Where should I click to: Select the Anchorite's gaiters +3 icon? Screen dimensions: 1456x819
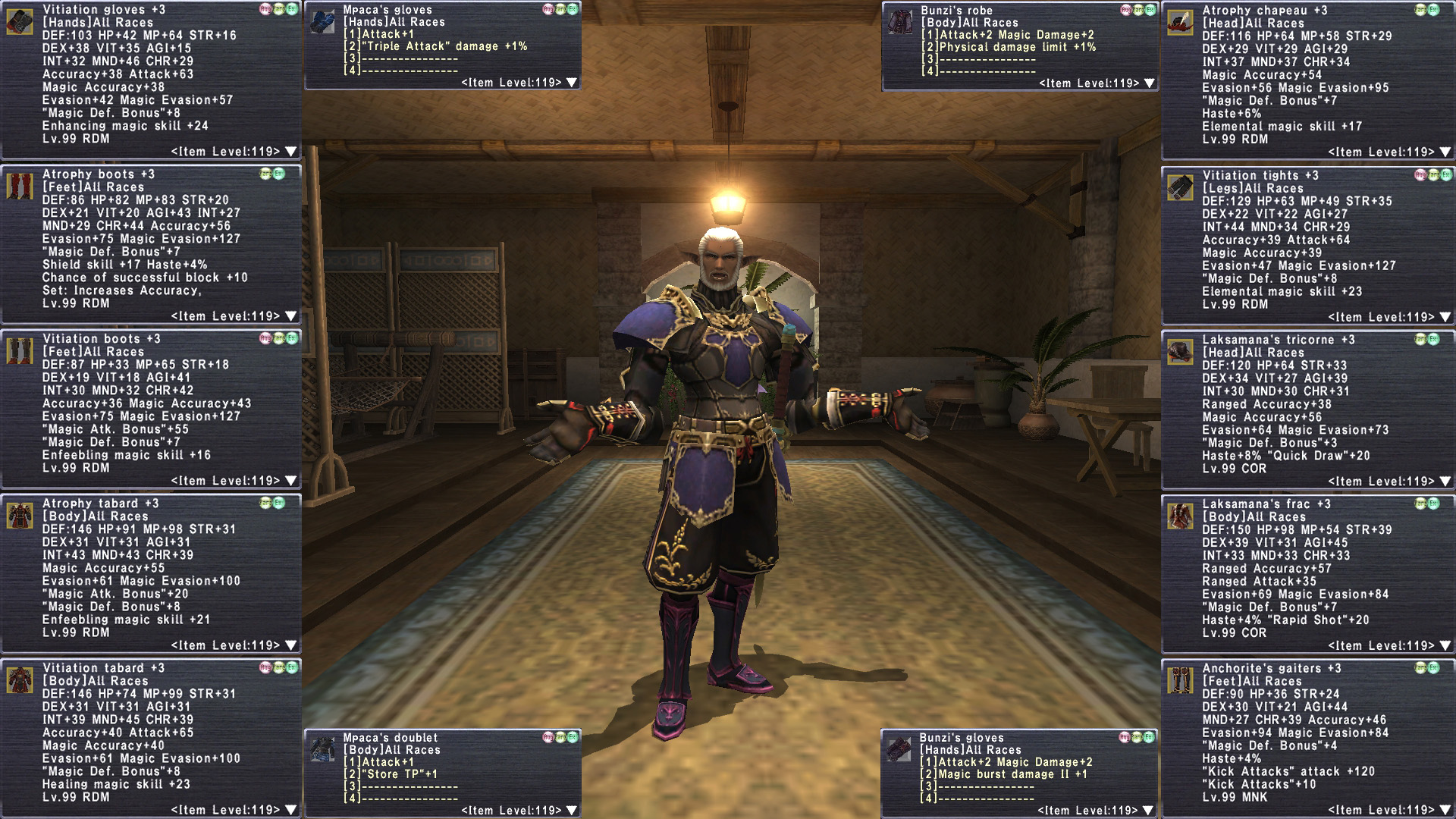pos(1180,681)
